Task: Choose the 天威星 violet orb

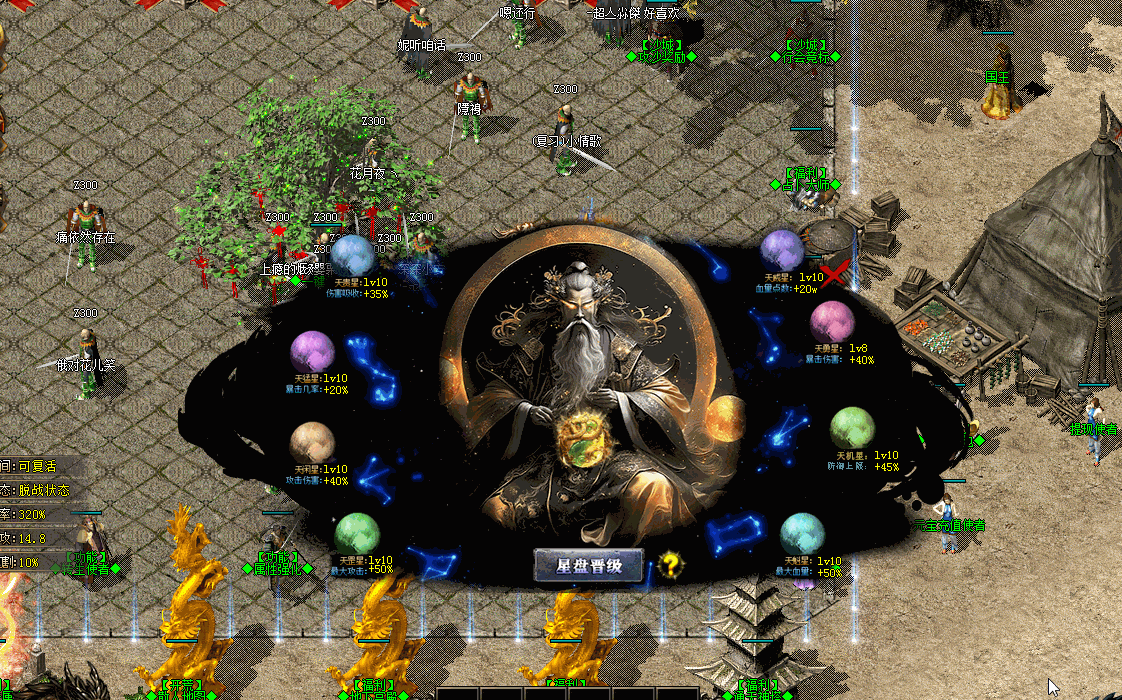Action: coord(782,250)
